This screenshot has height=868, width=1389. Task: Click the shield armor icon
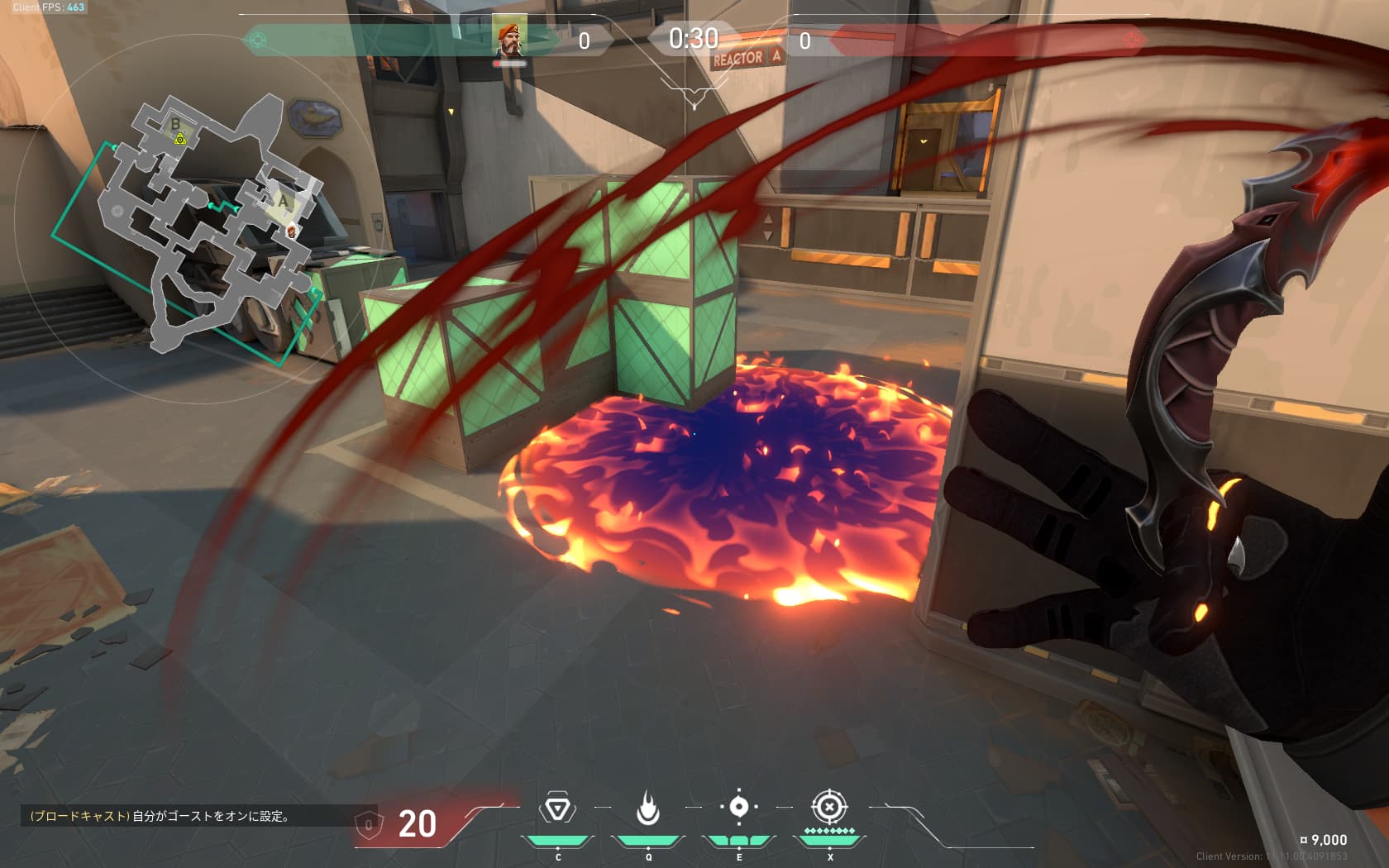pos(369,823)
